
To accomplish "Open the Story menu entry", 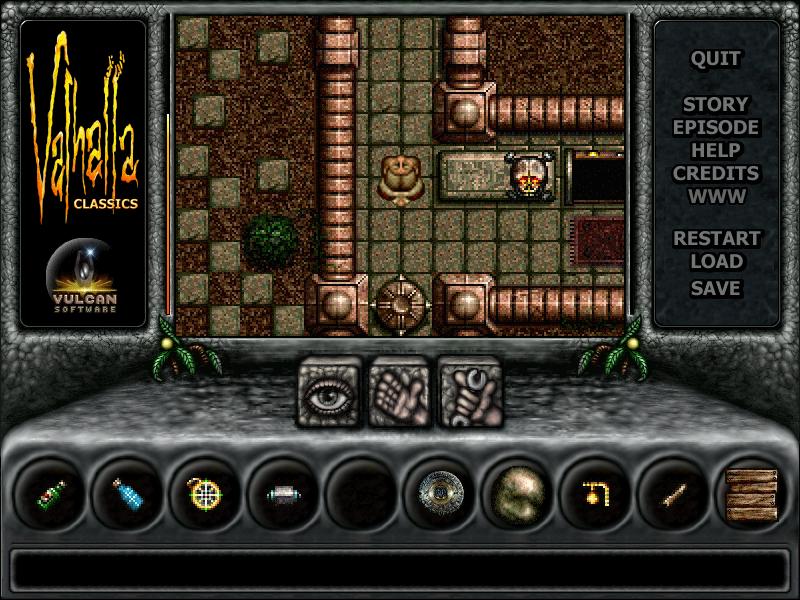I will click(716, 104).
